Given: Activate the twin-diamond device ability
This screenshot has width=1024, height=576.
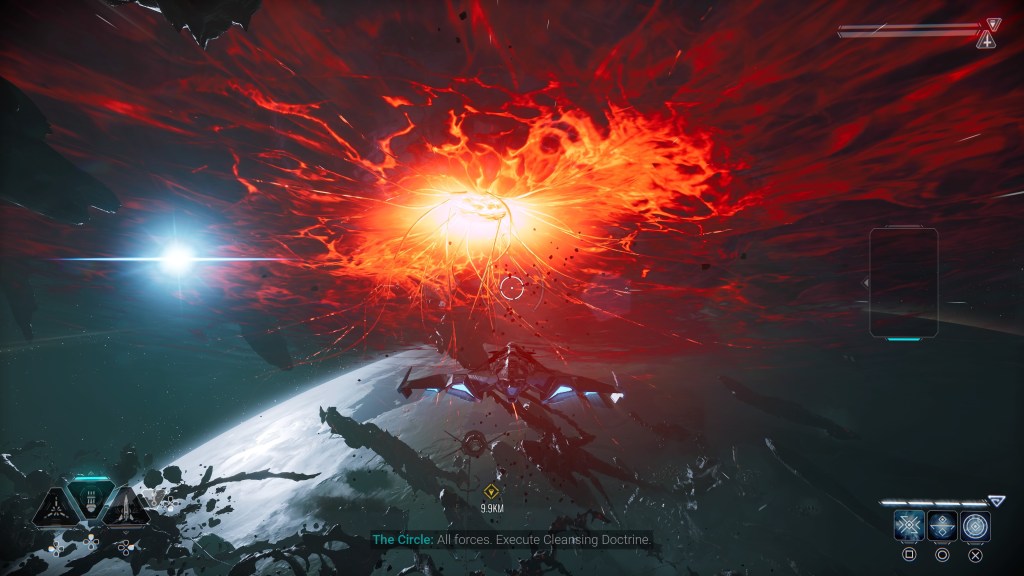Looking at the screenshot, I should (942, 526).
